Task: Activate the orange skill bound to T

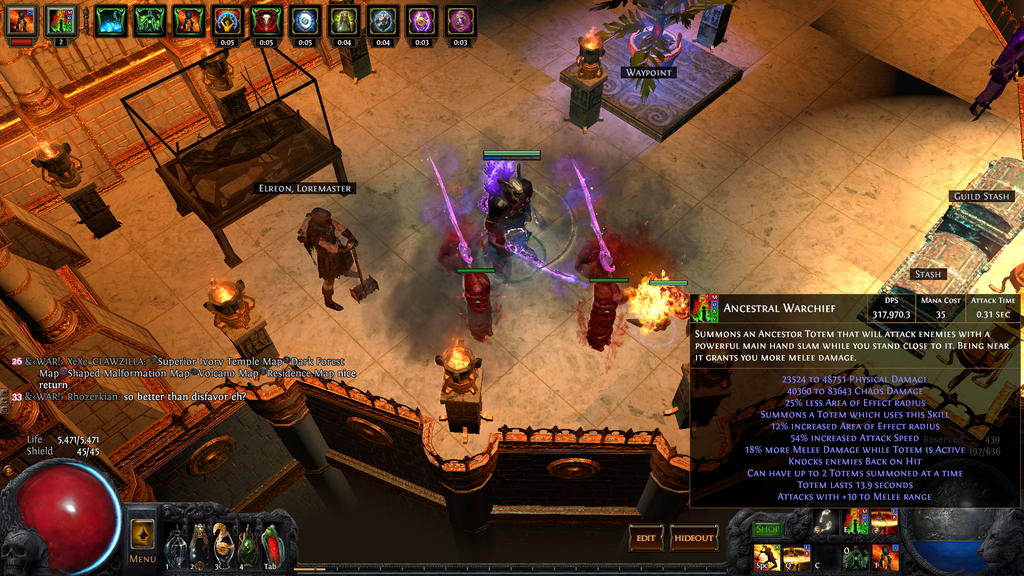Action: click(x=885, y=558)
